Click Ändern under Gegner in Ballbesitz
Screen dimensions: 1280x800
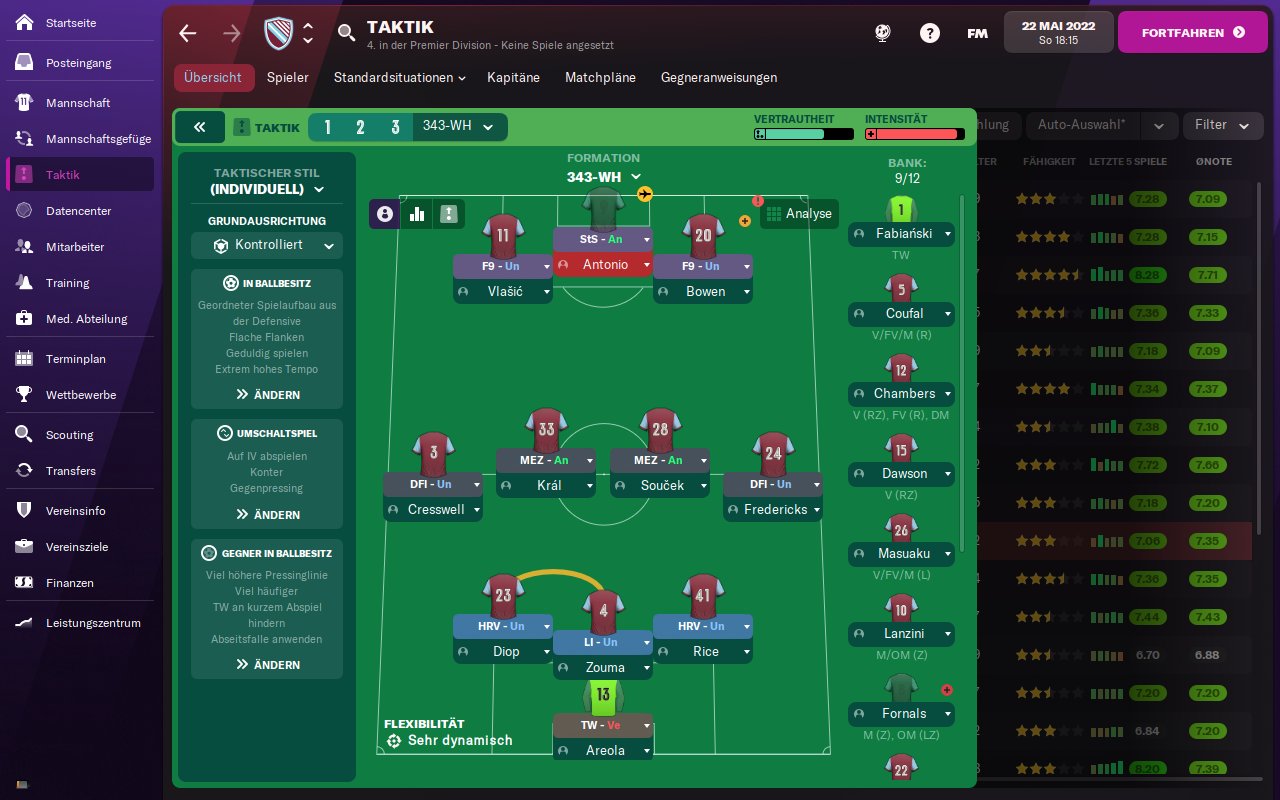pyautogui.click(x=267, y=665)
